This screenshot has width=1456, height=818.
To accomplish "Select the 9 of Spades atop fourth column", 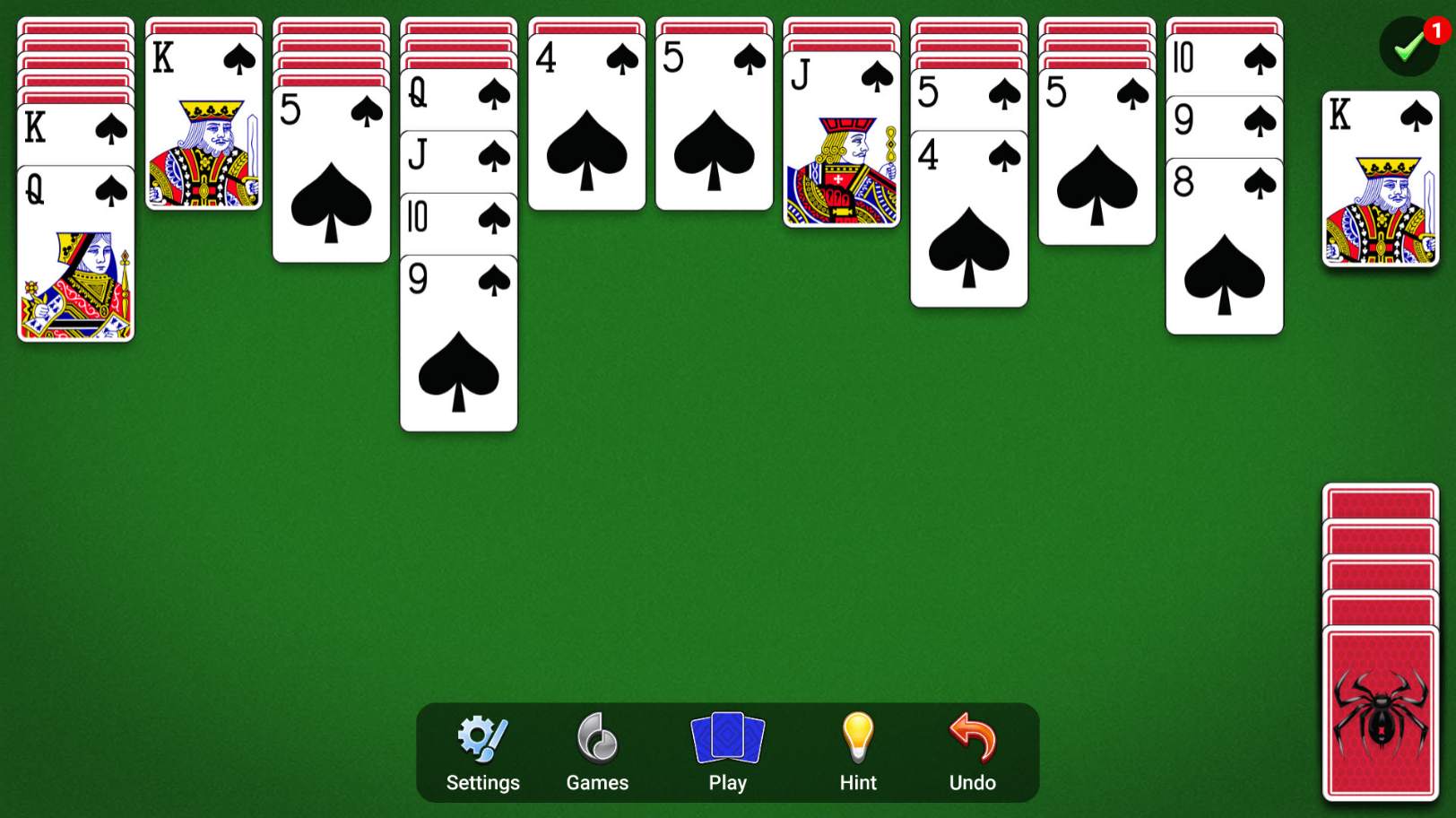I will pos(458,350).
